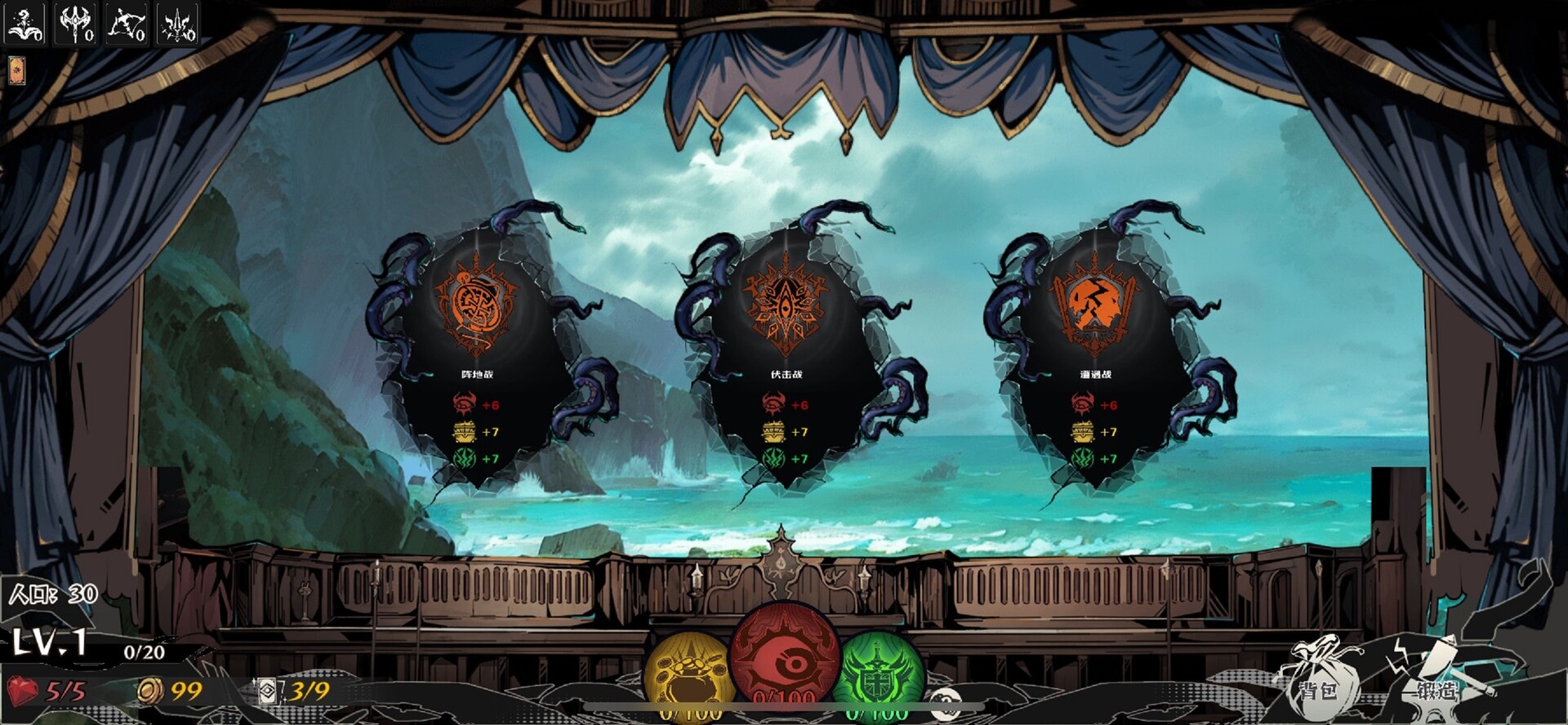
Task: Click the archer unit counter icon
Action: tap(125, 20)
